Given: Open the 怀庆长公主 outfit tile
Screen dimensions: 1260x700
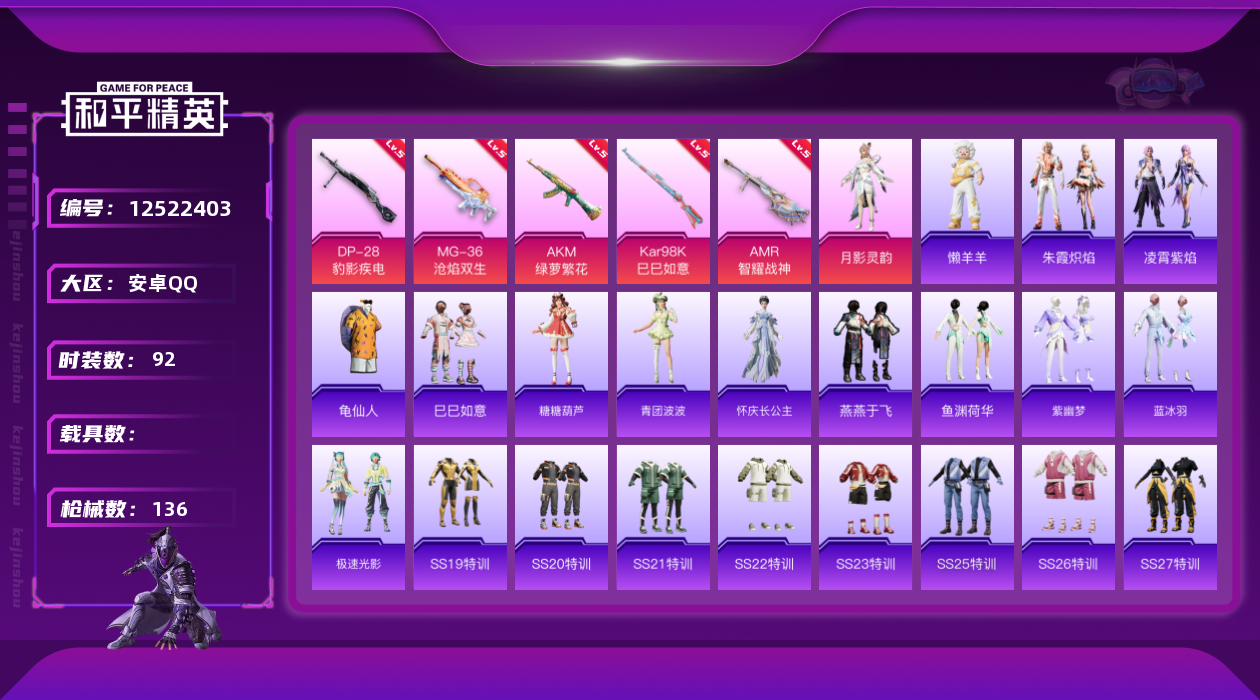Looking at the screenshot, I should 764,364.
